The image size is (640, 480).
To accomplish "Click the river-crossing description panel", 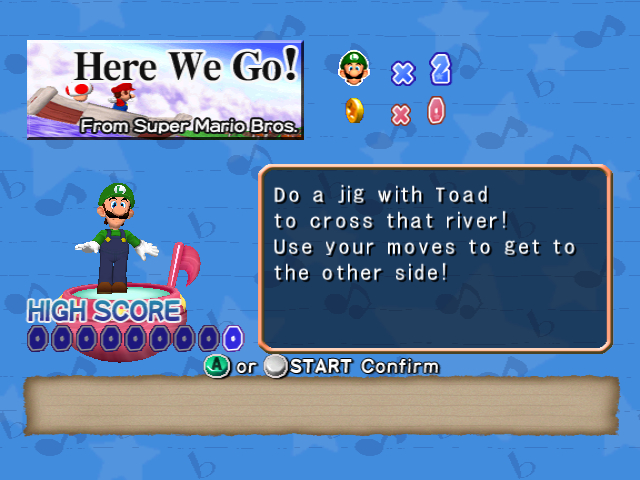I will [434, 257].
